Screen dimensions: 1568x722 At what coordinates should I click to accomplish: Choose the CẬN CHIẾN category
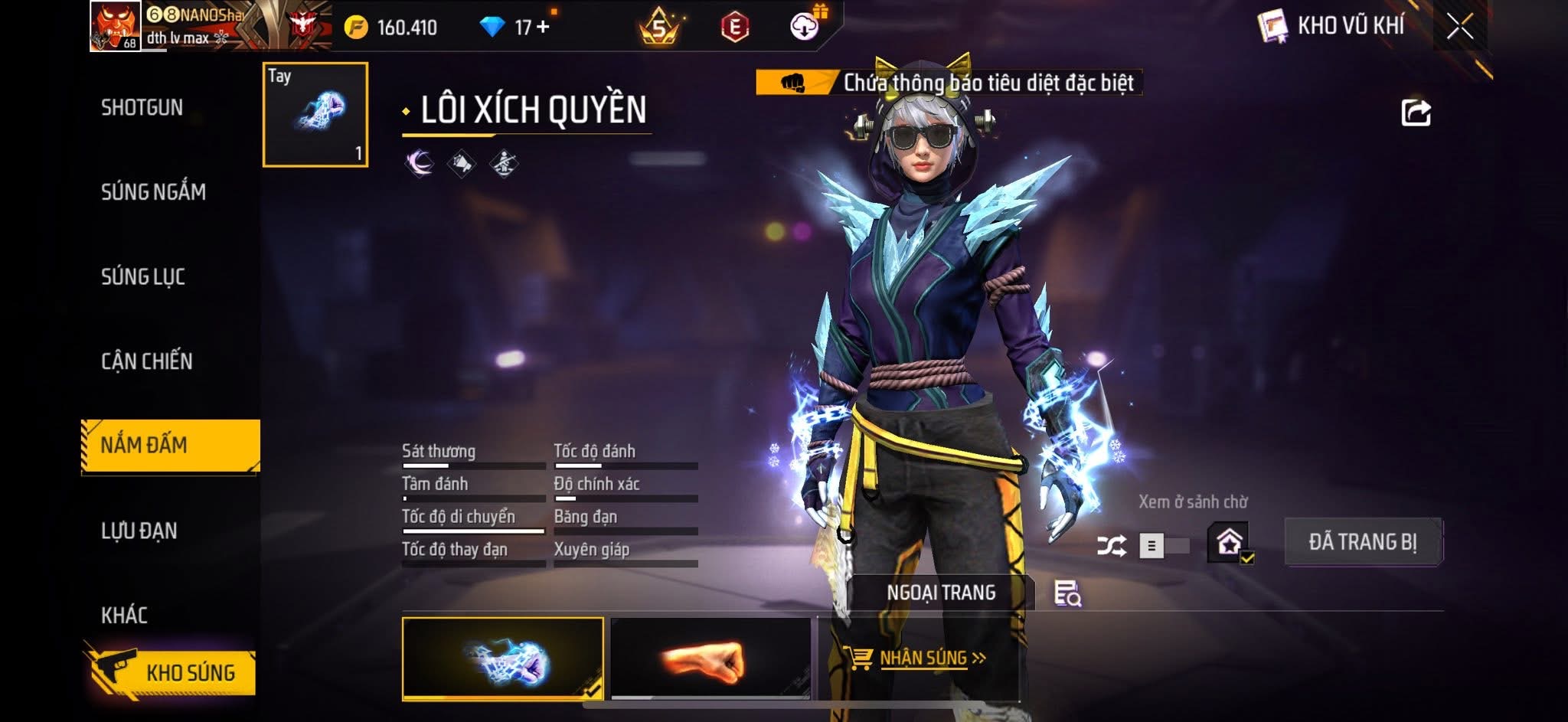(x=146, y=361)
